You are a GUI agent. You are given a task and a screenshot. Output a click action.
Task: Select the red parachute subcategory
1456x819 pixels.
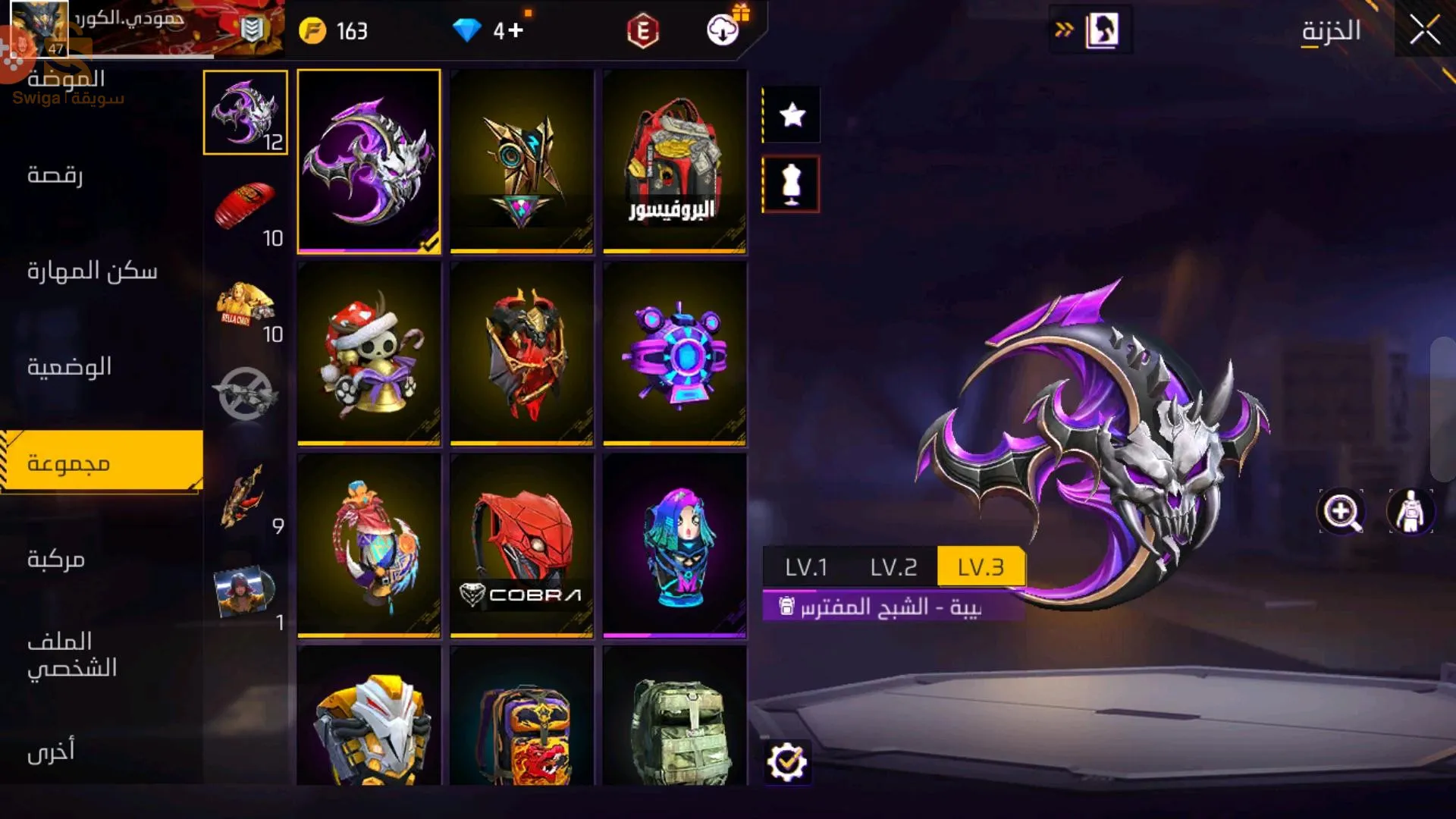(245, 206)
